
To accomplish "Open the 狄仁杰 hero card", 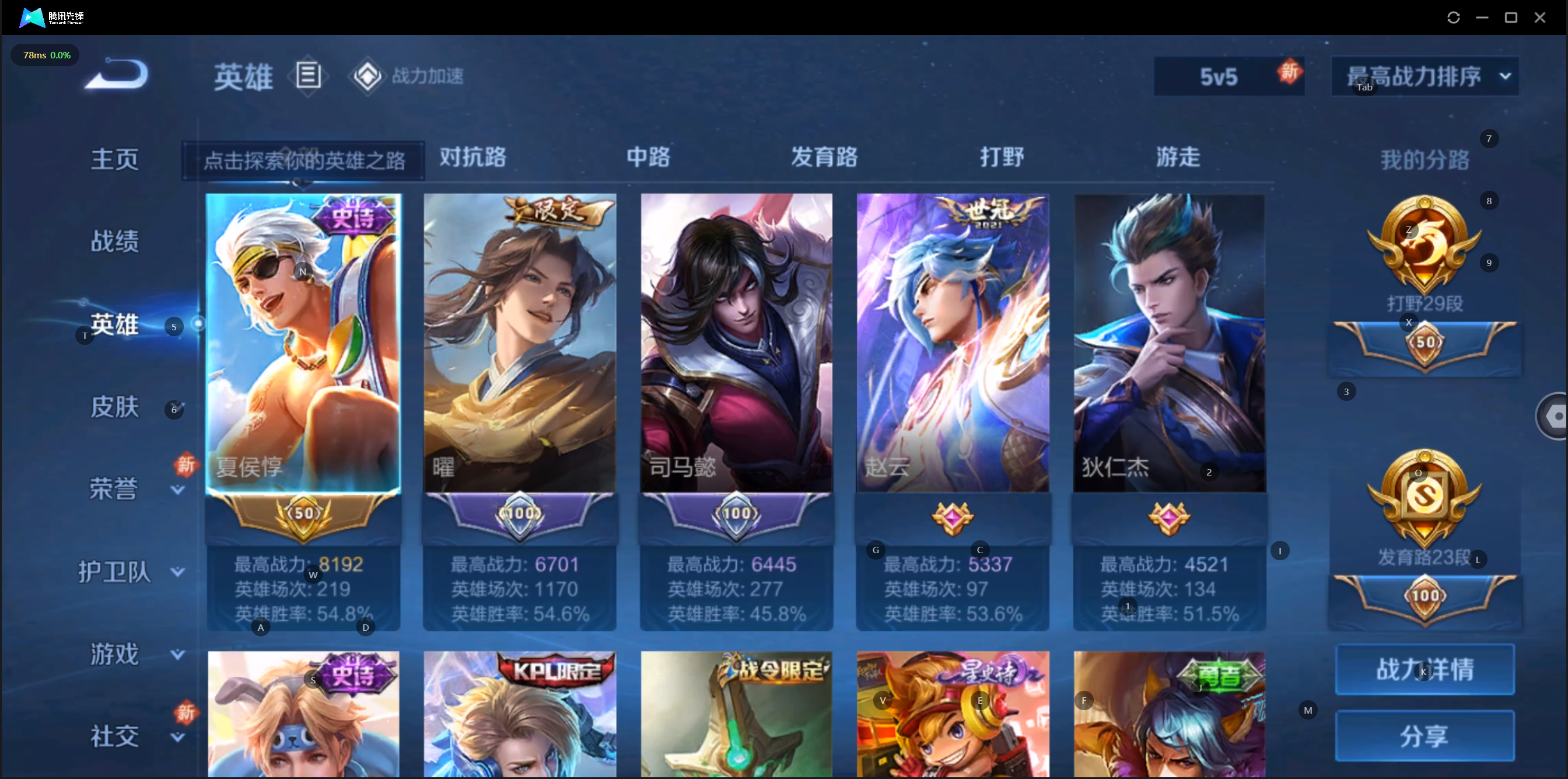I will click(1170, 344).
